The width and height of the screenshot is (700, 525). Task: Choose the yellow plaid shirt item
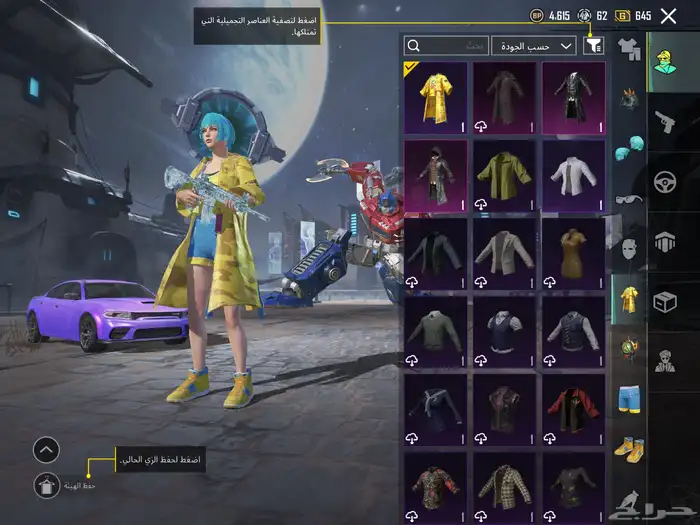click(x=505, y=487)
